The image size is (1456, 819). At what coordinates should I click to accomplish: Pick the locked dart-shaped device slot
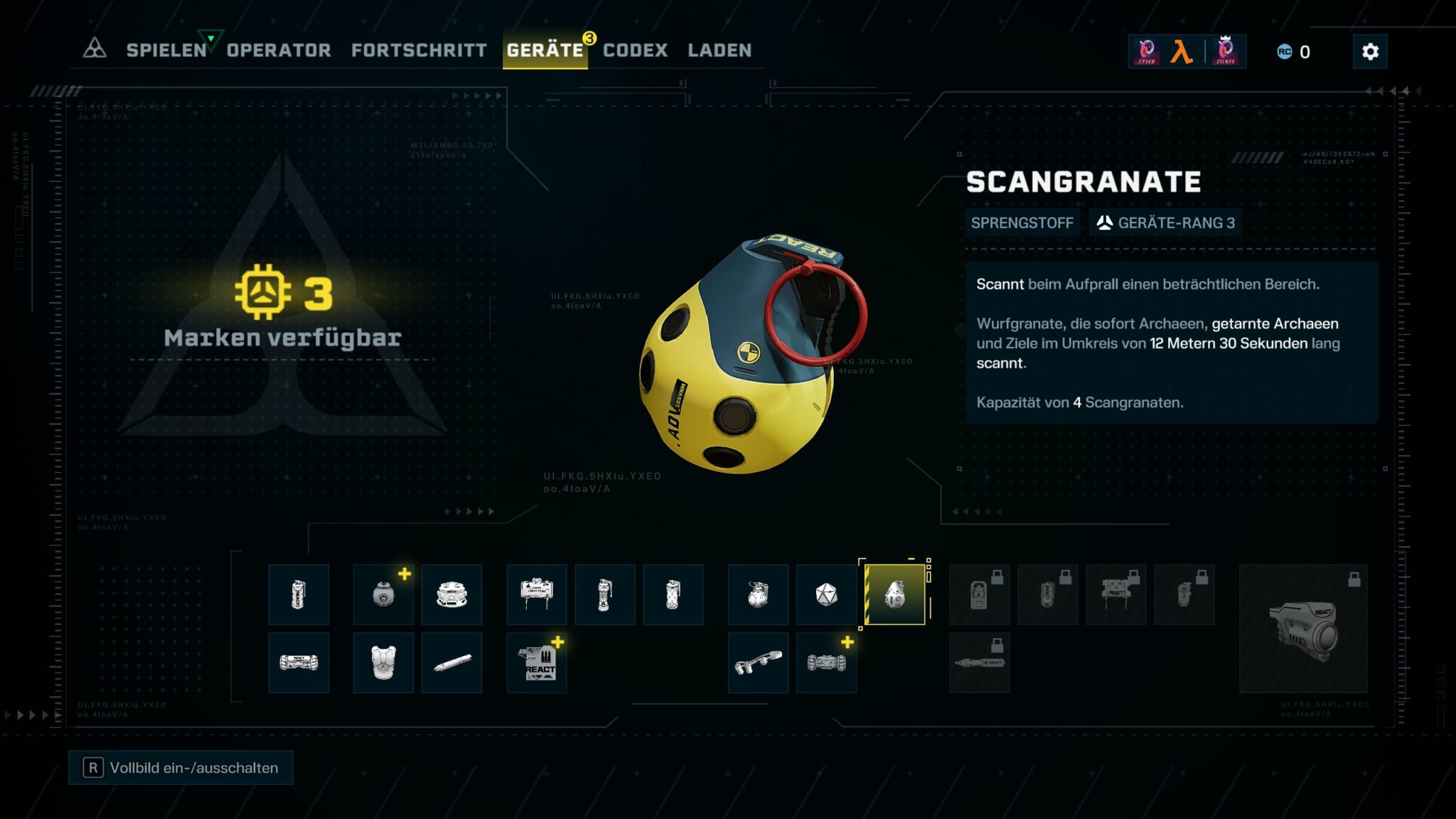[x=979, y=663]
